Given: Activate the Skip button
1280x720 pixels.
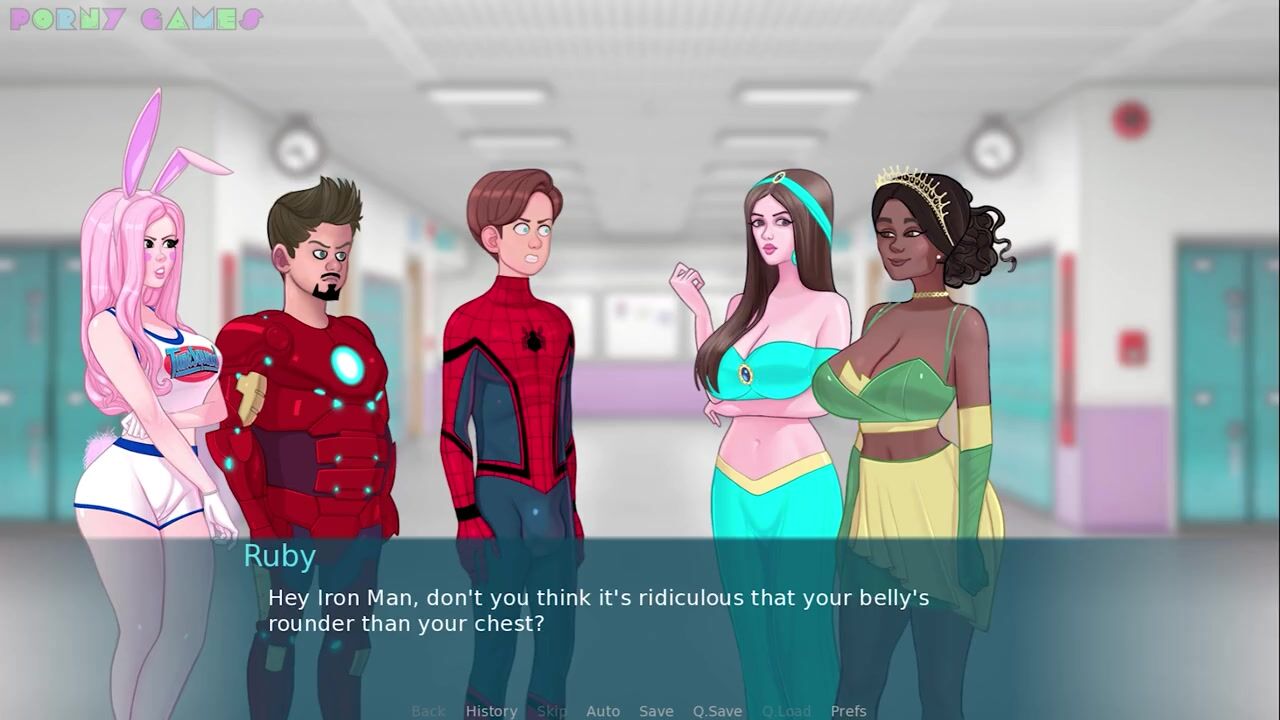Looking at the screenshot, I should (x=552, y=711).
